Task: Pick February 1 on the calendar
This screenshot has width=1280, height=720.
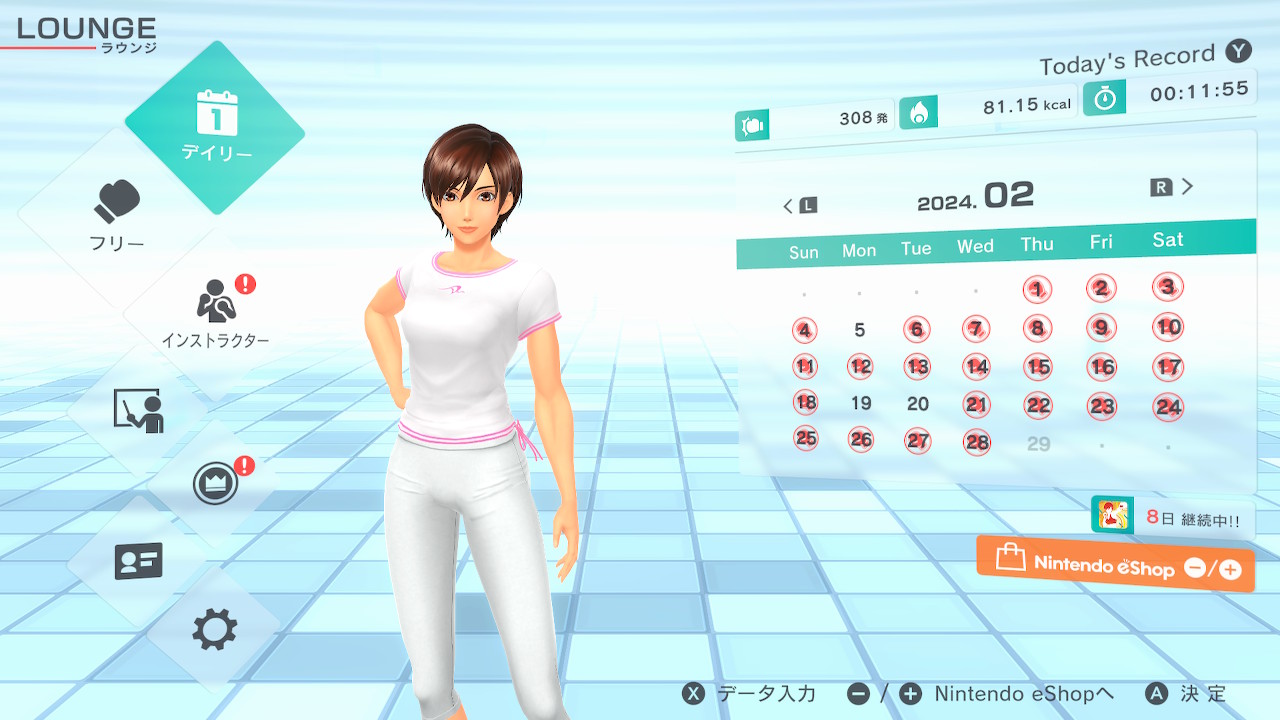Action: coord(1038,290)
